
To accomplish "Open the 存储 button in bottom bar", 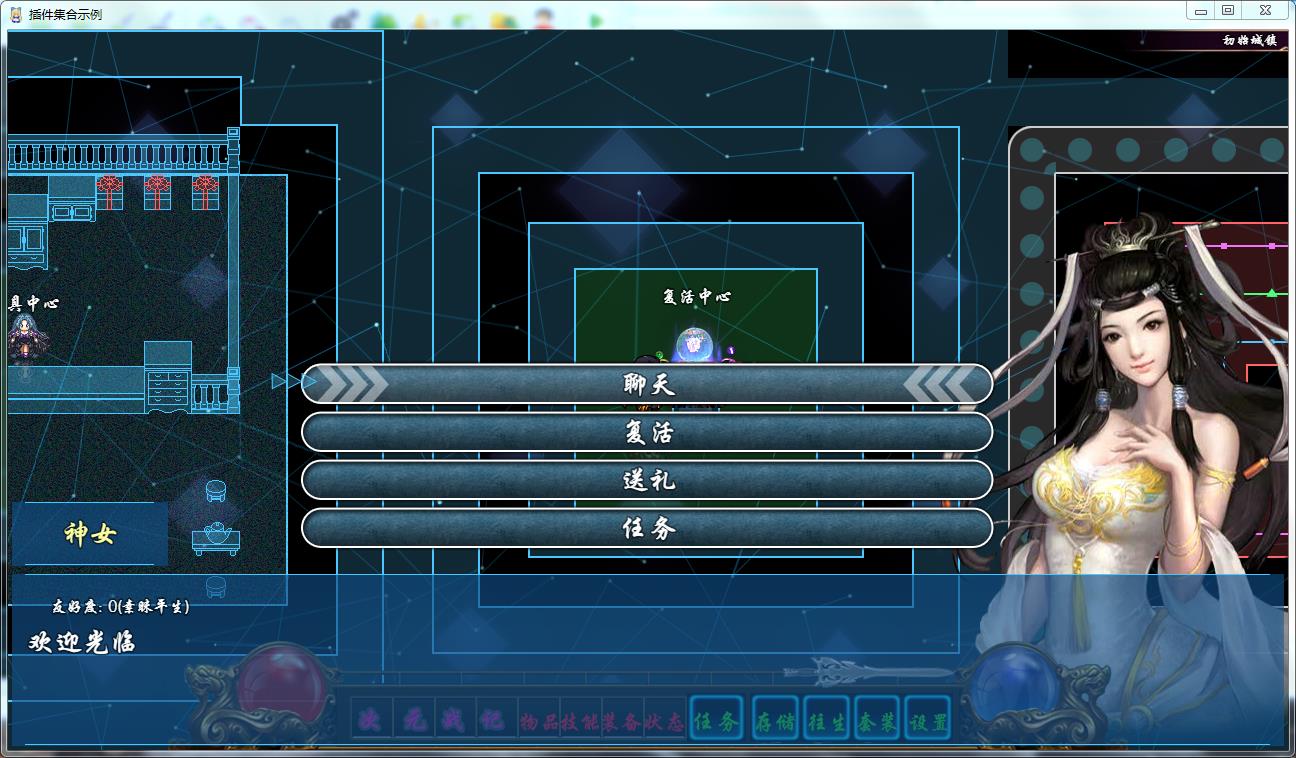I will (775, 721).
